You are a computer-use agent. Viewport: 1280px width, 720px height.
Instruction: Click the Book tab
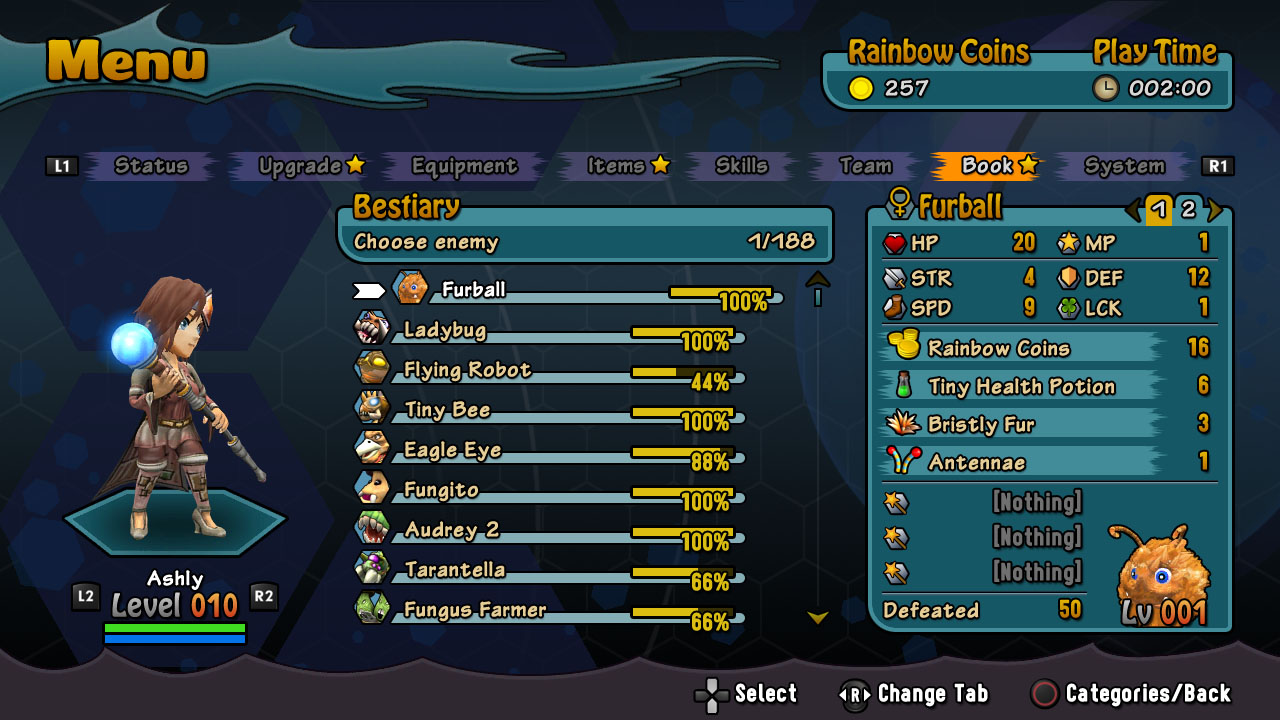click(x=988, y=166)
